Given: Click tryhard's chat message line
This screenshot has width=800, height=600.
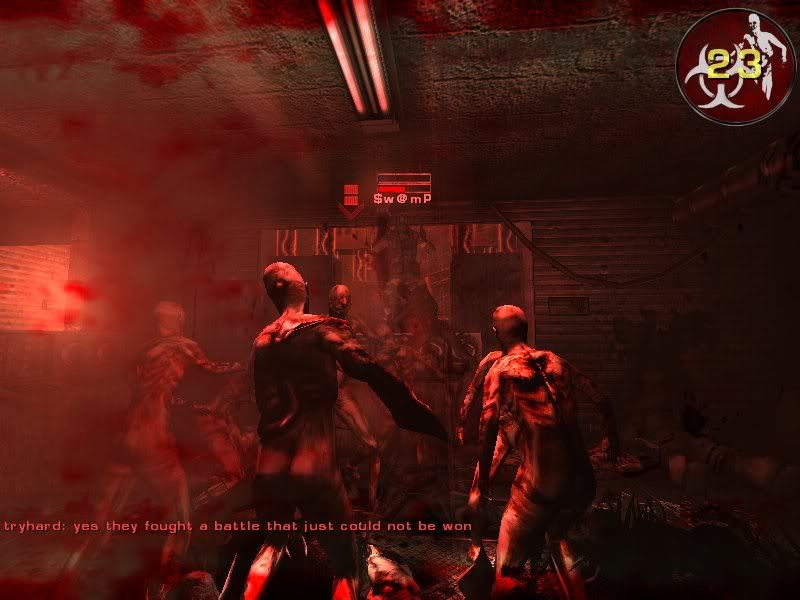Looking at the screenshot, I should (x=238, y=525).
